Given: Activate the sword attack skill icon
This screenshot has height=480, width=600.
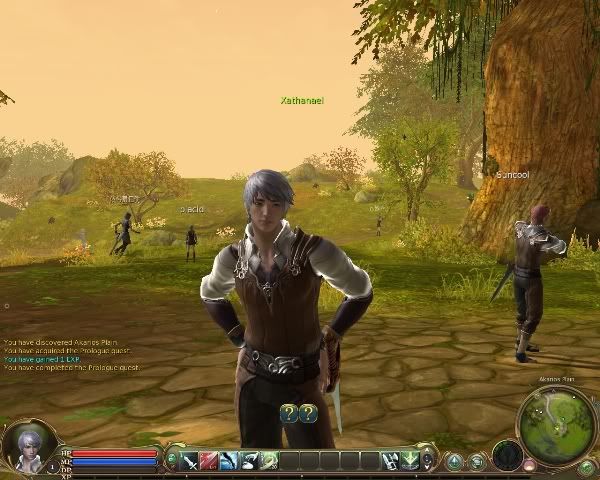Looking at the screenshot, I should point(190,460).
